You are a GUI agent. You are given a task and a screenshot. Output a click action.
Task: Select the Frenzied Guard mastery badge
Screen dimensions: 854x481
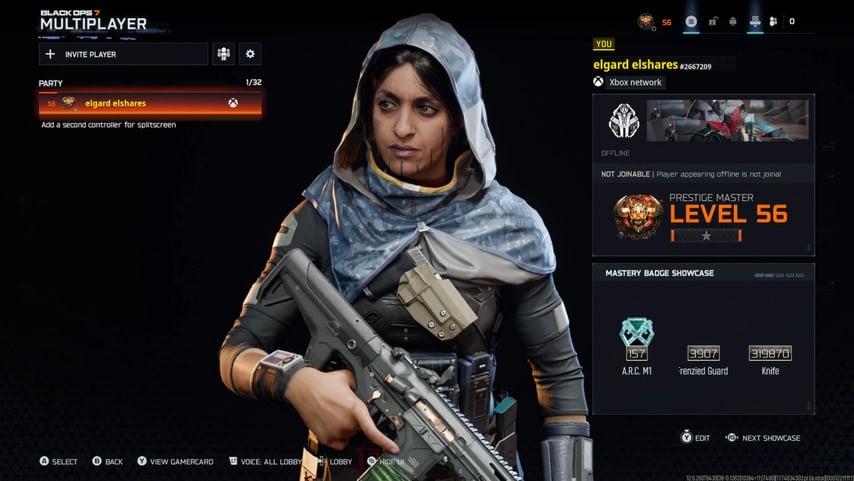tap(703, 355)
